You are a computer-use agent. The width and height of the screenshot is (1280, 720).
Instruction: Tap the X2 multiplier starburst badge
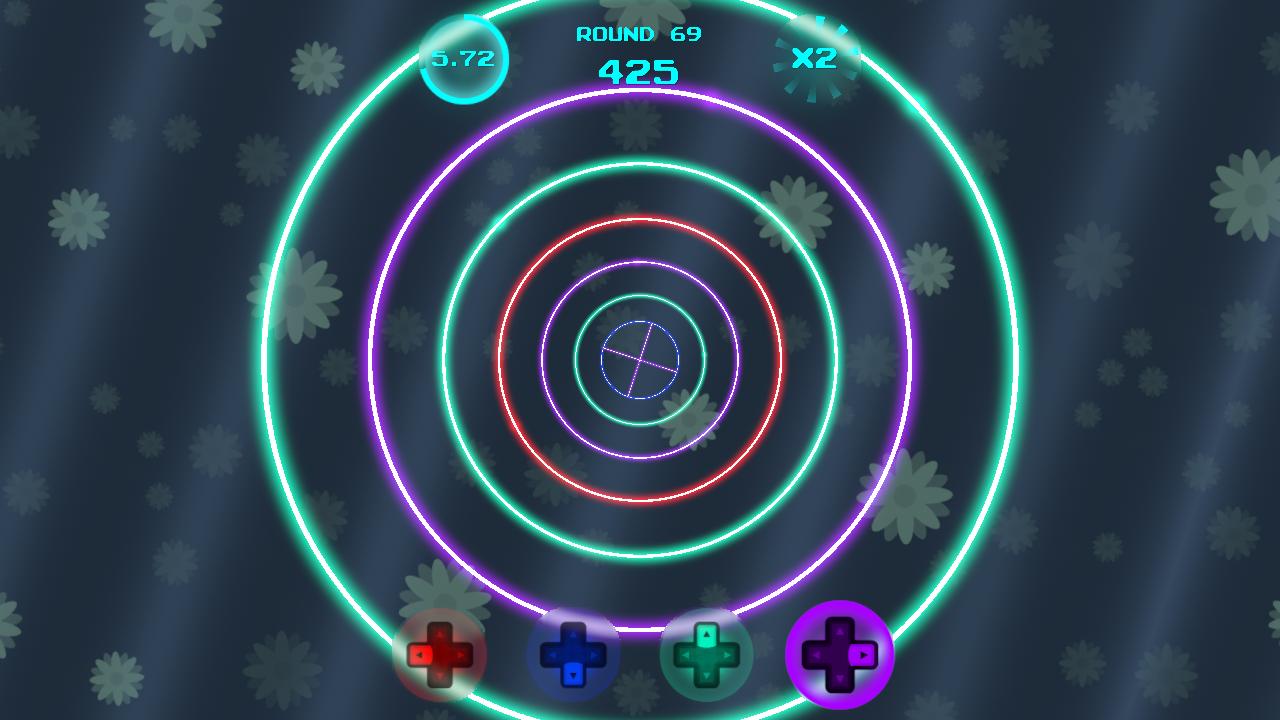818,55
